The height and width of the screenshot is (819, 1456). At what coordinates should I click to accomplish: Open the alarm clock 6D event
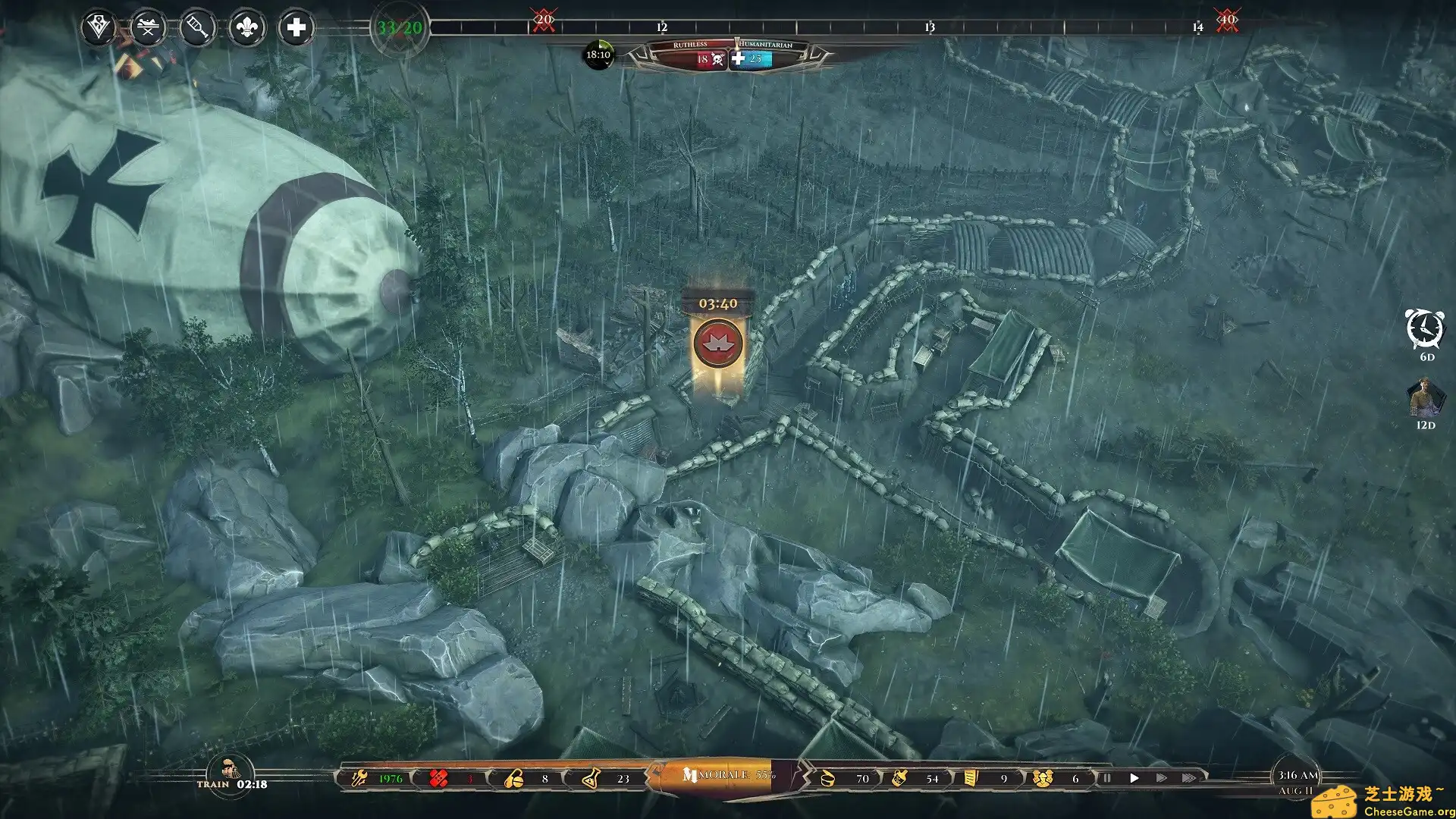click(1424, 328)
